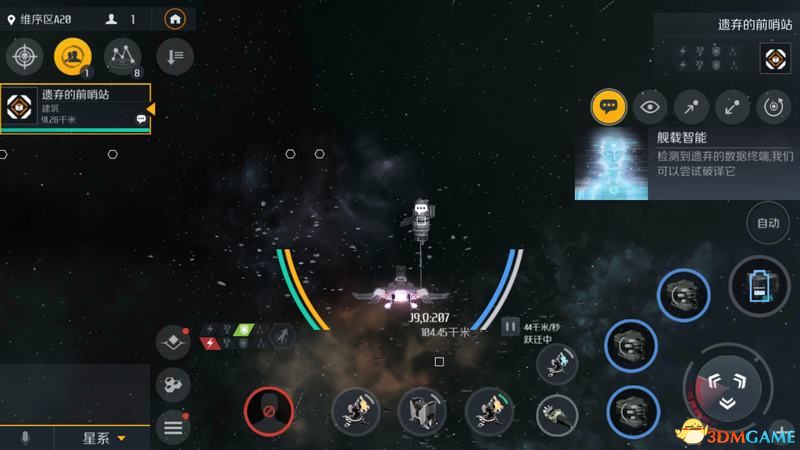Select the keep-at-range double arrow action

coord(733,106)
